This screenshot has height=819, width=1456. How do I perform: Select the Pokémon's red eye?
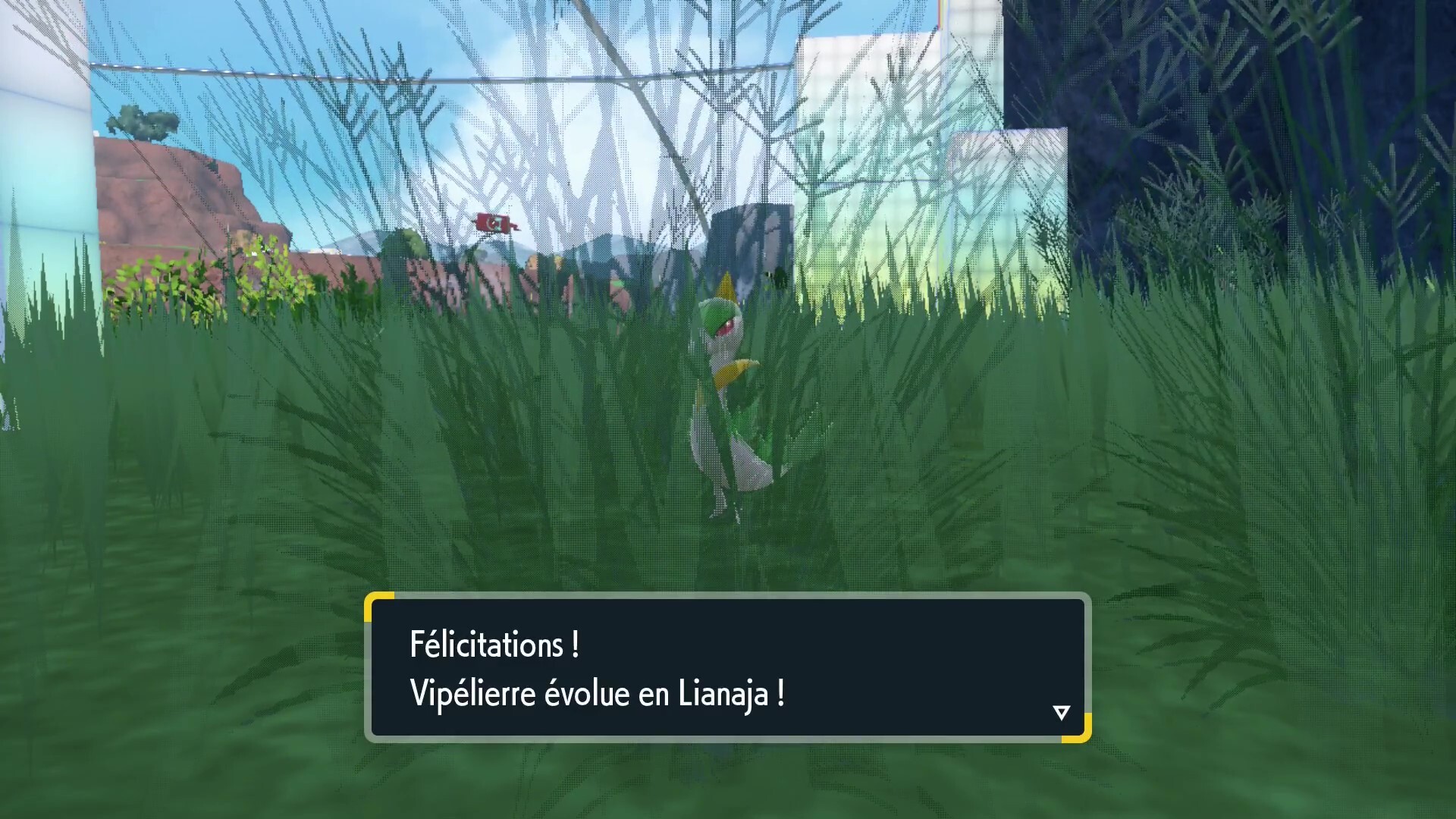[726, 328]
